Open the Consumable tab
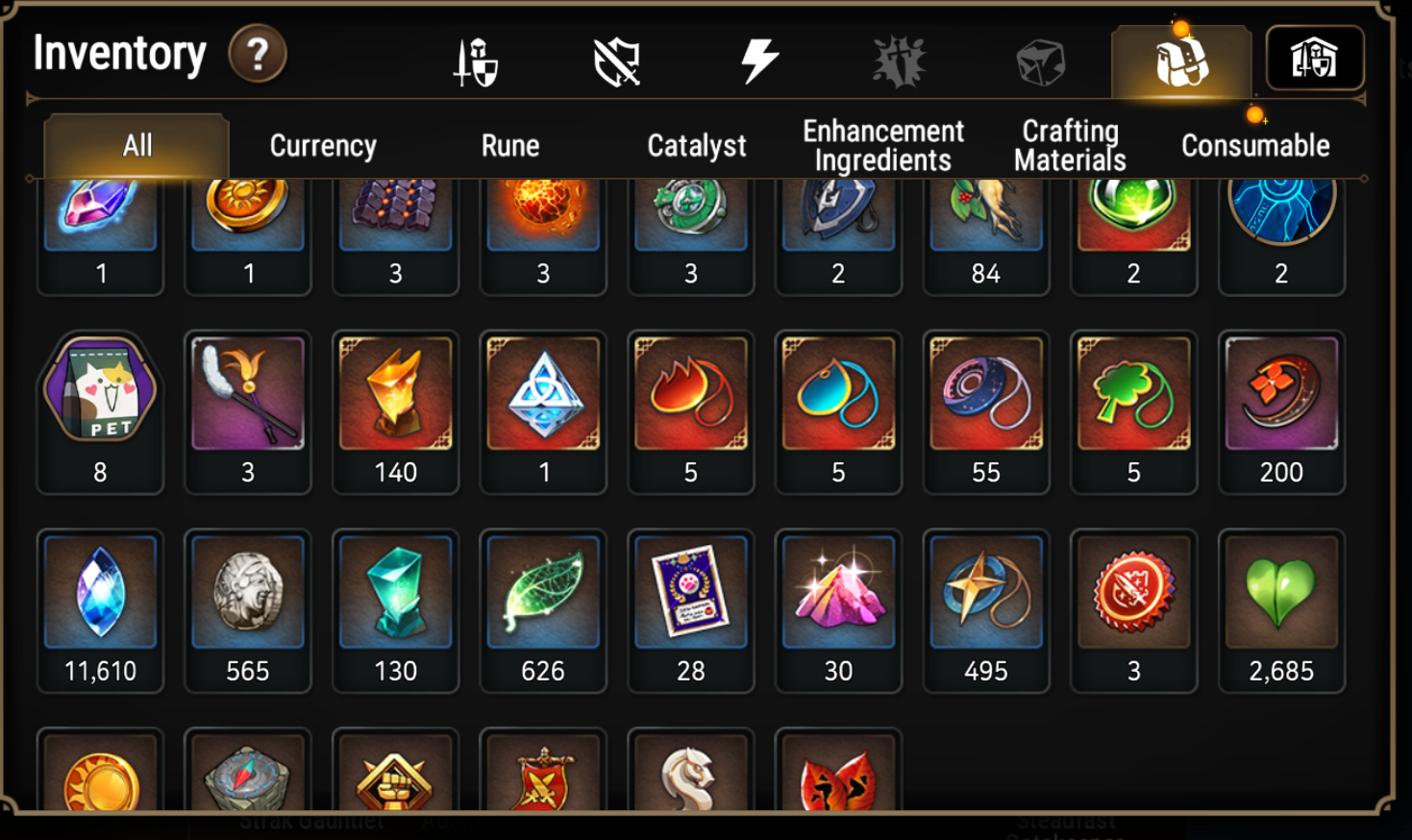Image resolution: width=1412 pixels, height=840 pixels. click(x=1255, y=145)
